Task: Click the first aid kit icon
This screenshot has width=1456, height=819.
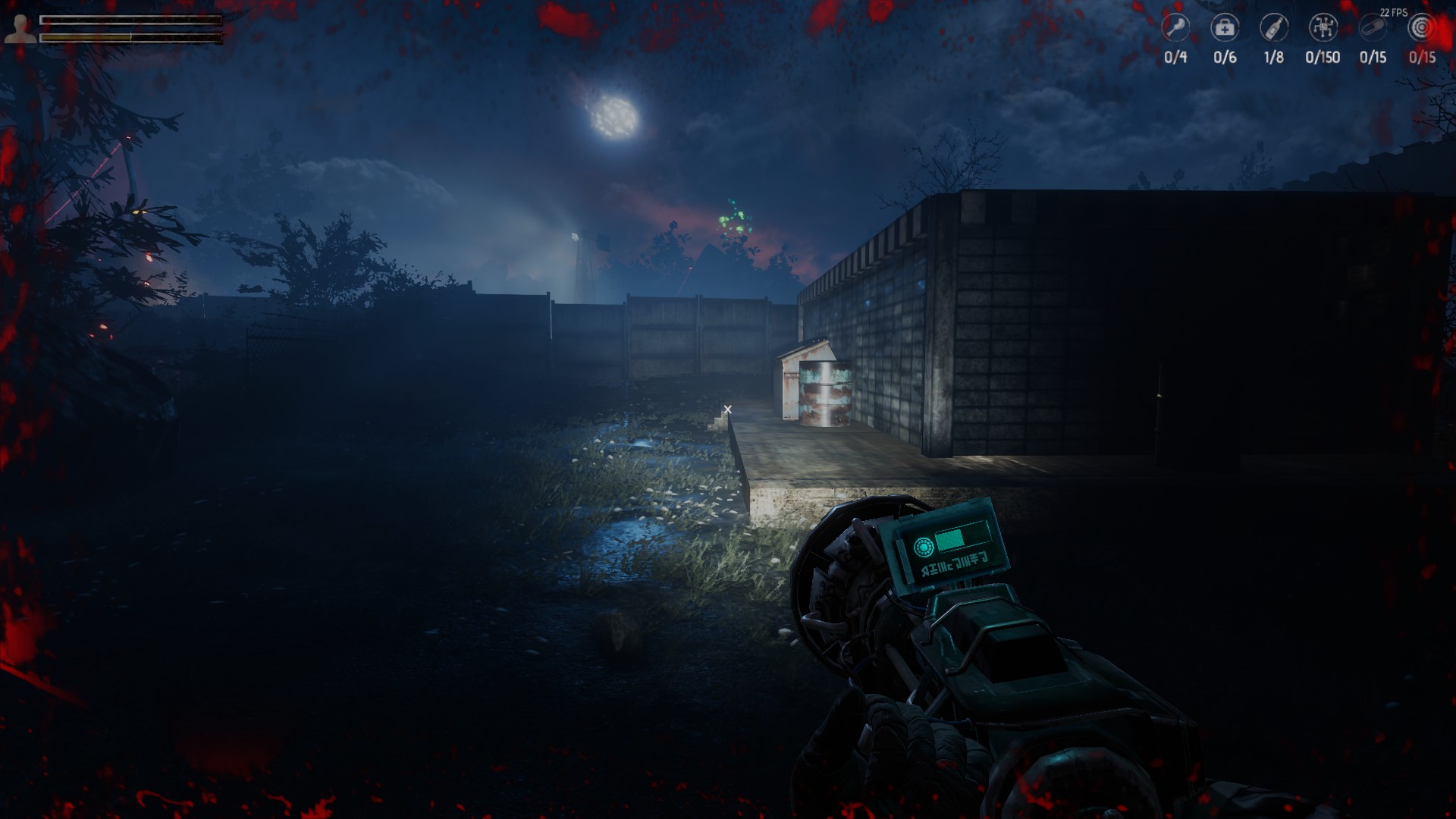Action: click(1225, 28)
